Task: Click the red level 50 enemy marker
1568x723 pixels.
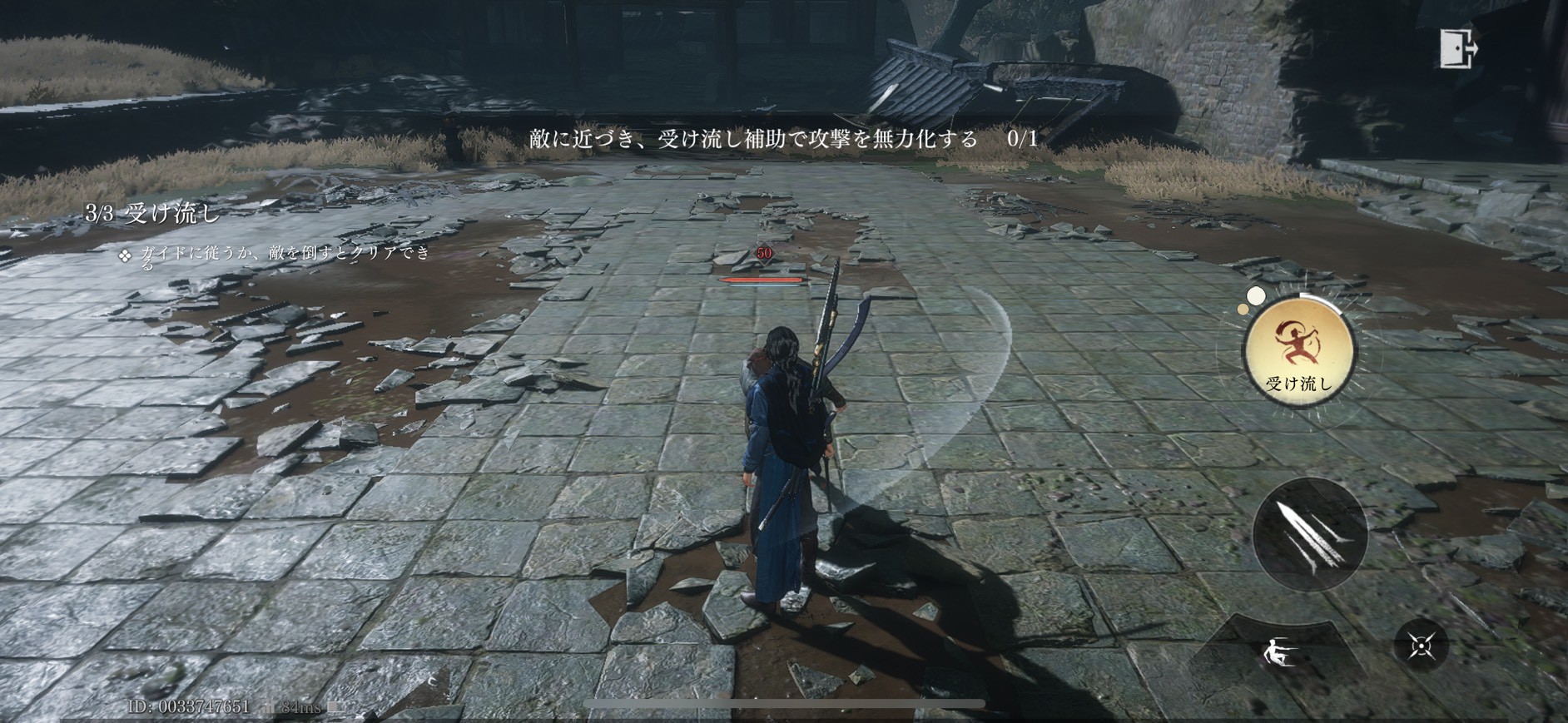Action: [x=763, y=255]
